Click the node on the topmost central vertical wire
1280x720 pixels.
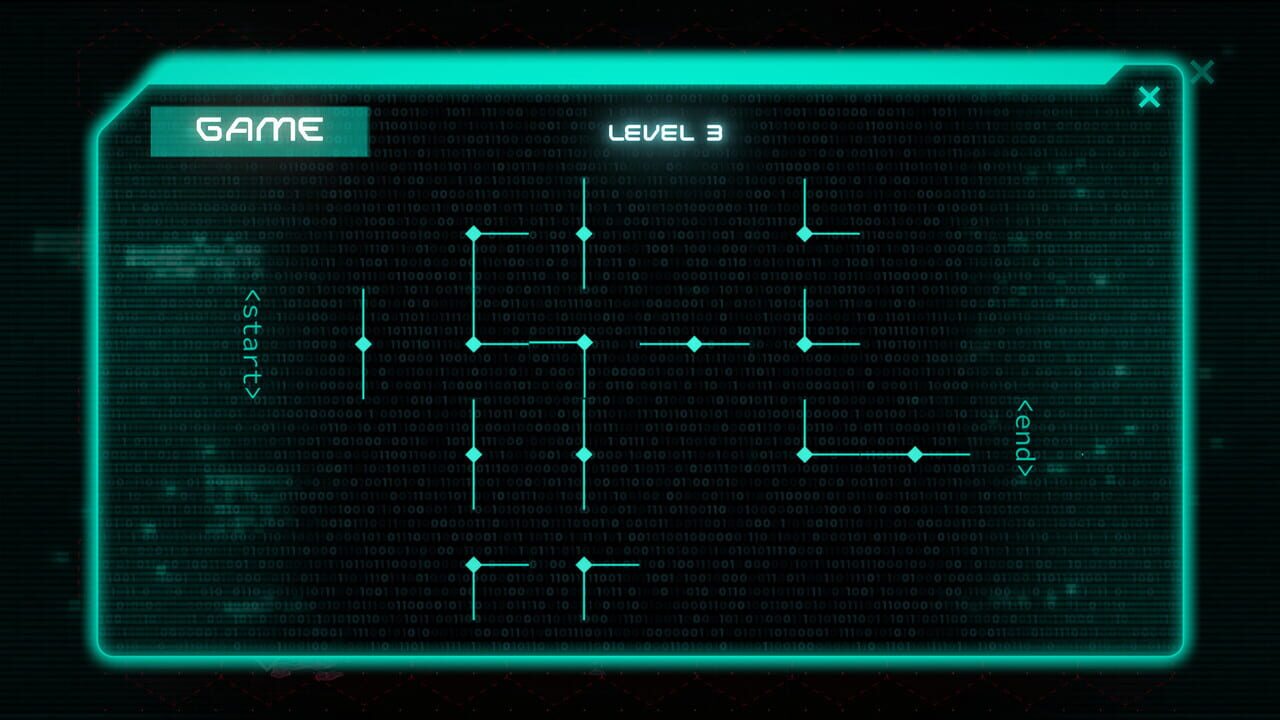pos(583,232)
